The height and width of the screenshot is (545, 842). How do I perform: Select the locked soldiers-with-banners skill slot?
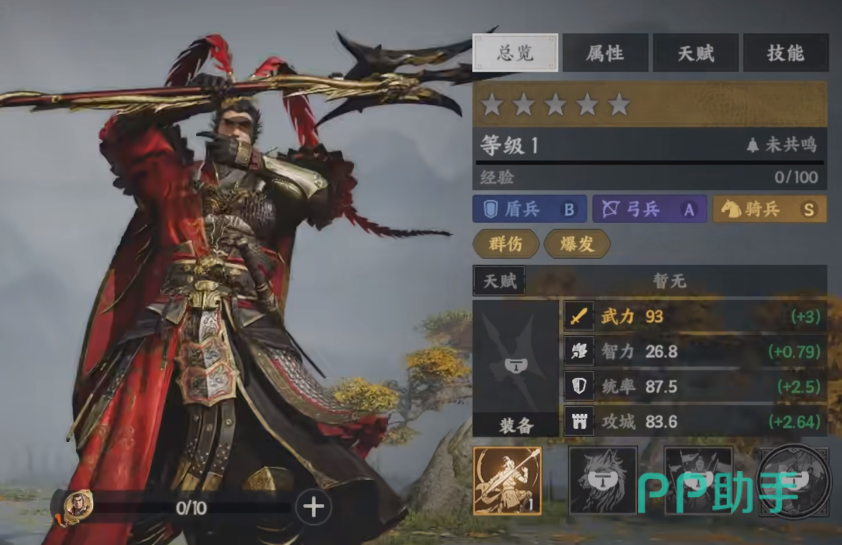tap(698, 480)
